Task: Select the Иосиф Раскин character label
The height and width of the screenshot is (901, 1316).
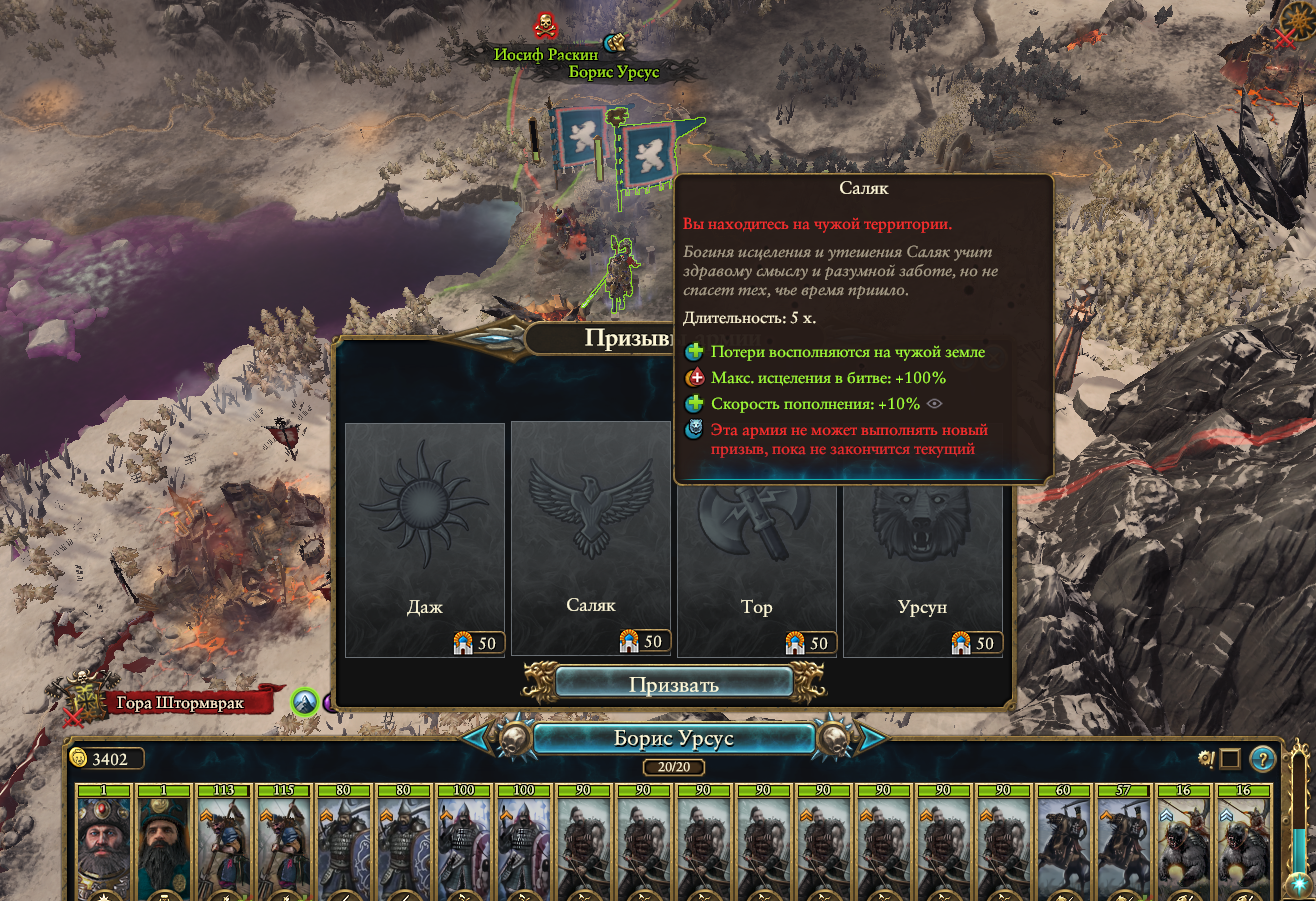Action: tap(545, 54)
